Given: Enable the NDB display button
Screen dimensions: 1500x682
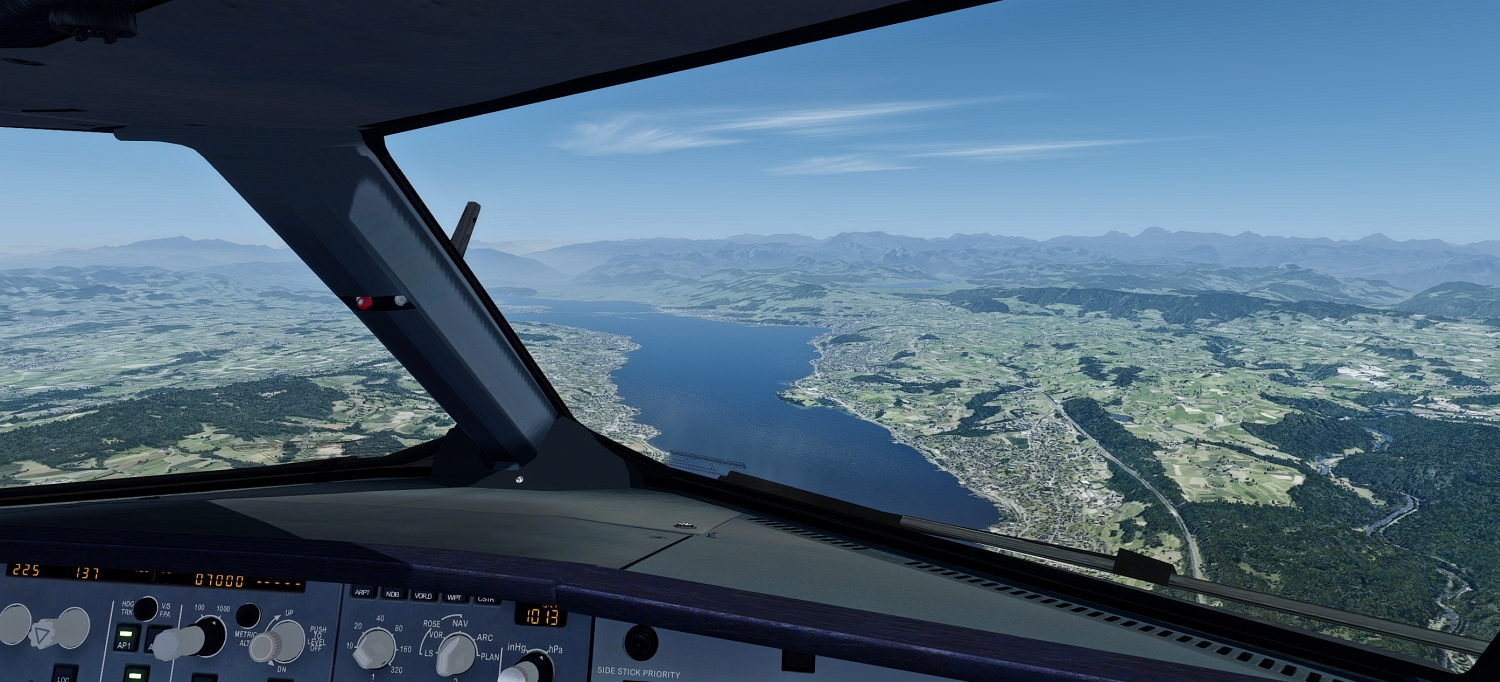Looking at the screenshot, I should click(393, 595).
